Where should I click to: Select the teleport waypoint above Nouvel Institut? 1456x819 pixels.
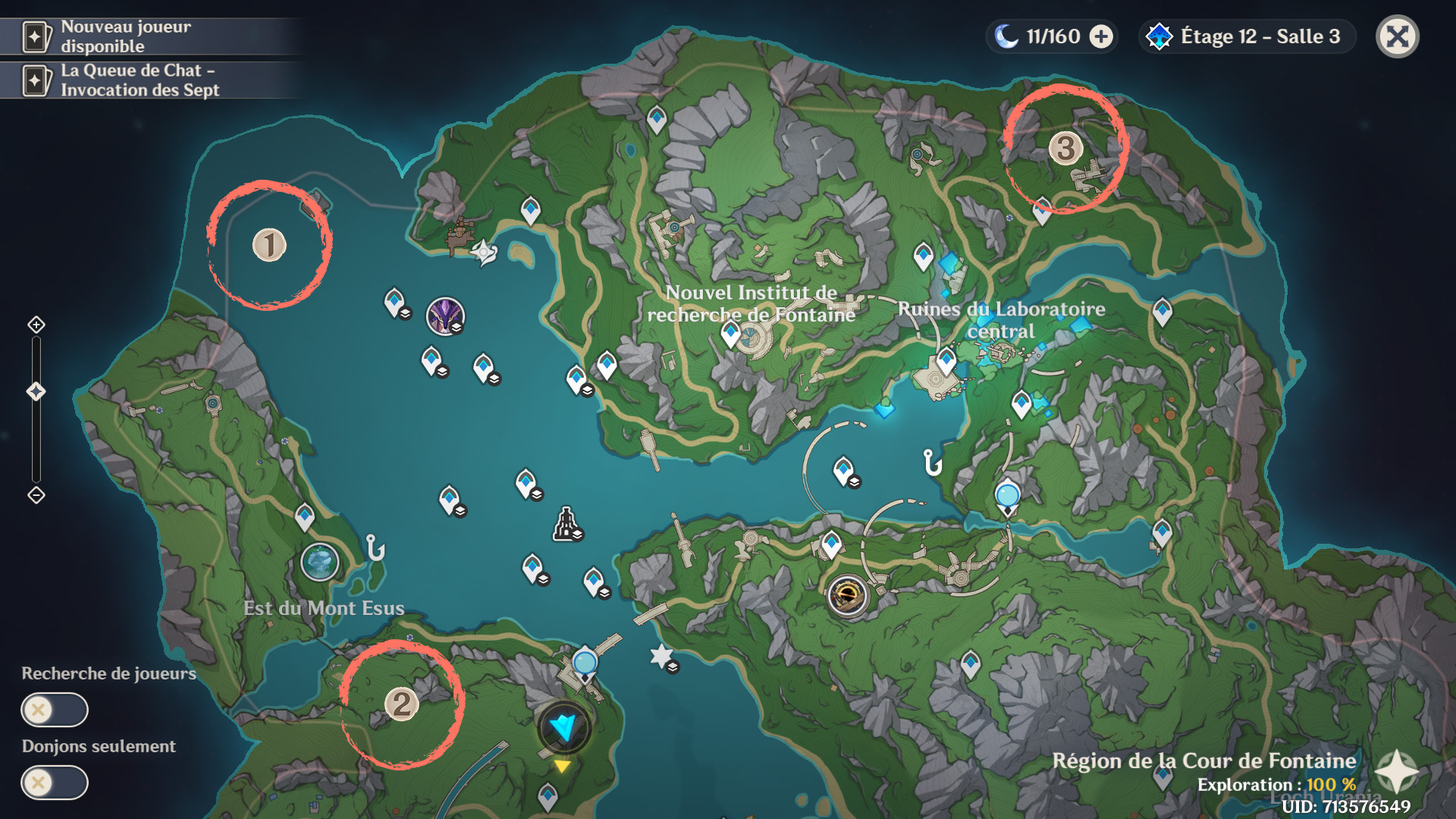coord(657,119)
